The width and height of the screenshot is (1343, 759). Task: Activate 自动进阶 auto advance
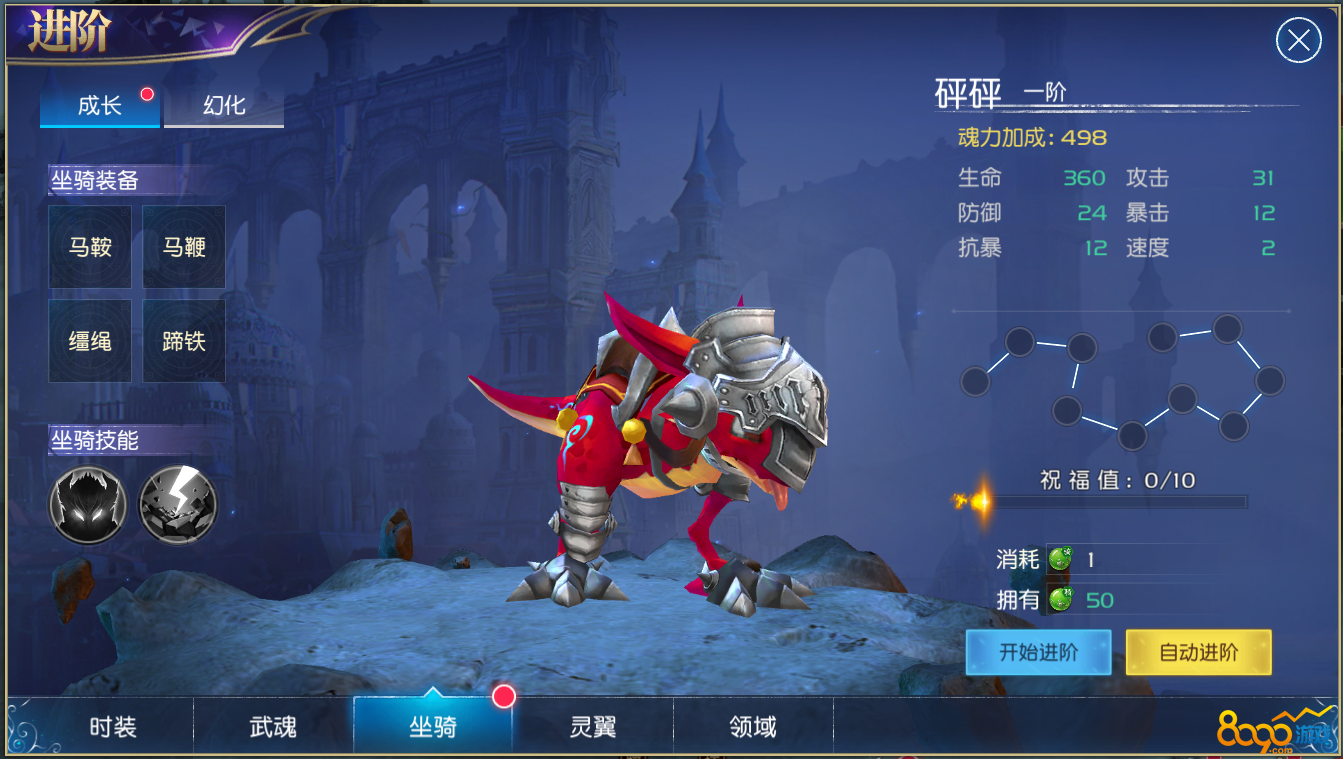[x=1198, y=653]
